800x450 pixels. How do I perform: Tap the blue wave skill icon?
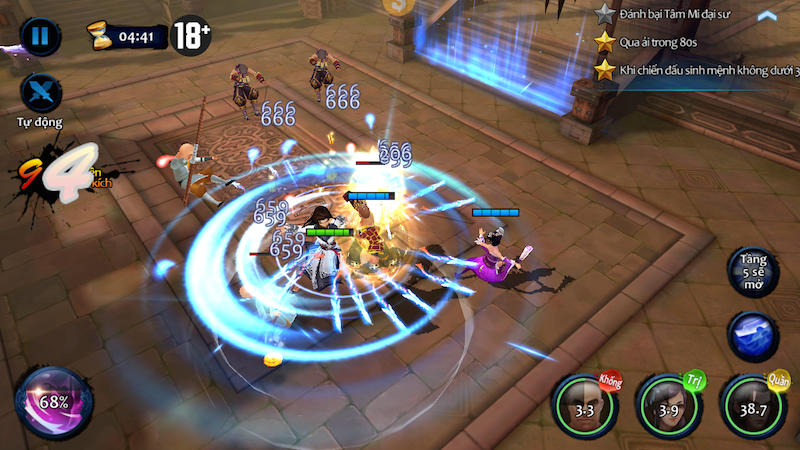[x=754, y=337]
